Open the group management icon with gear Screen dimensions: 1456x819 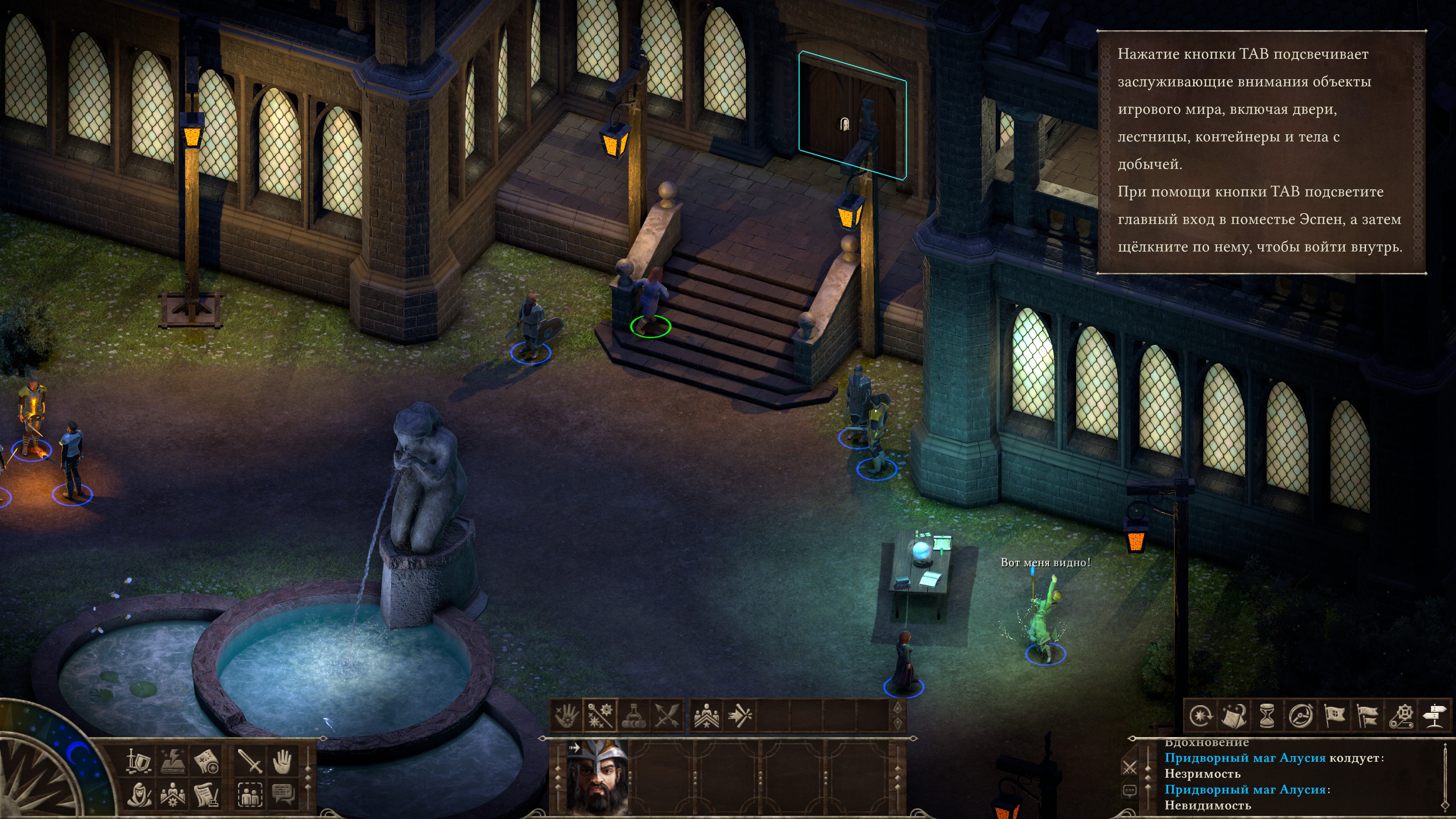[x=173, y=795]
